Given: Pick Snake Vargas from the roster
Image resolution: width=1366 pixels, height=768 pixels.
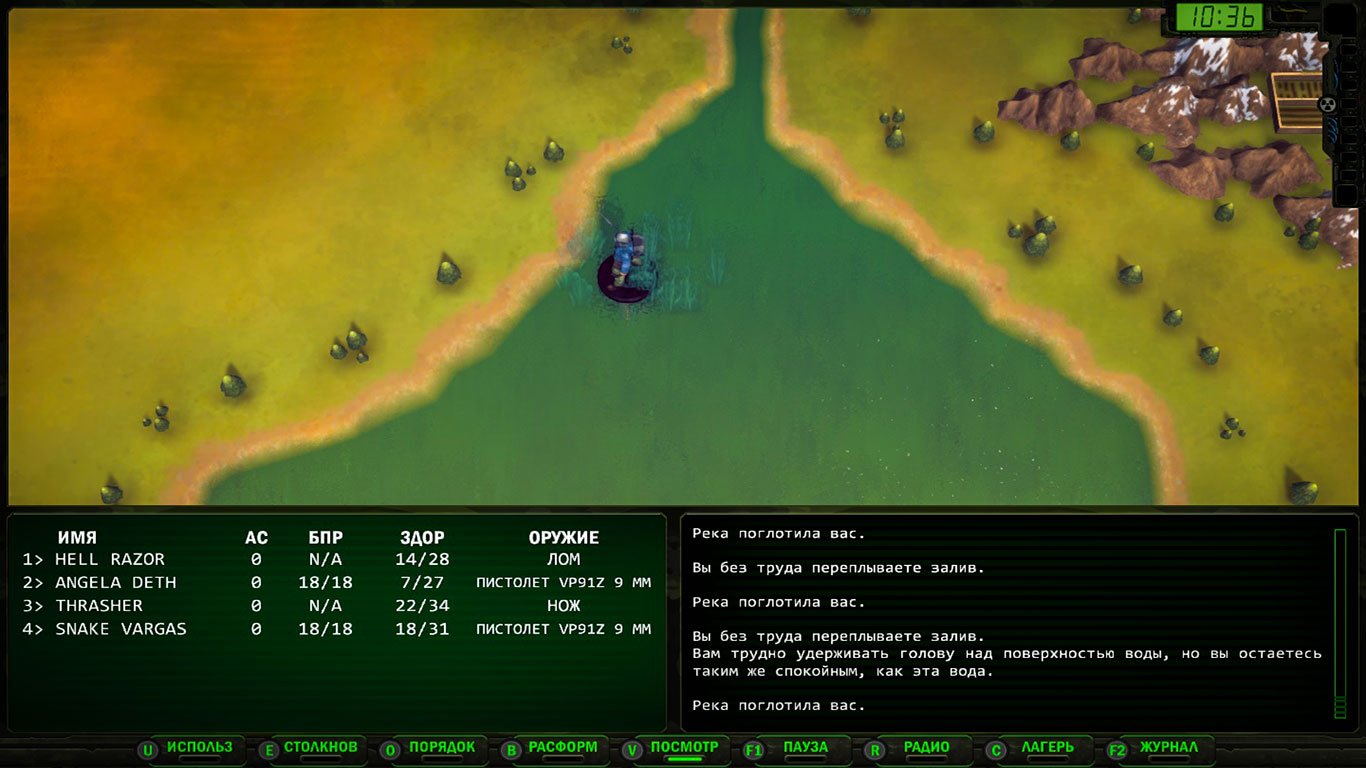Looking at the screenshot, I should coord(120,629).
